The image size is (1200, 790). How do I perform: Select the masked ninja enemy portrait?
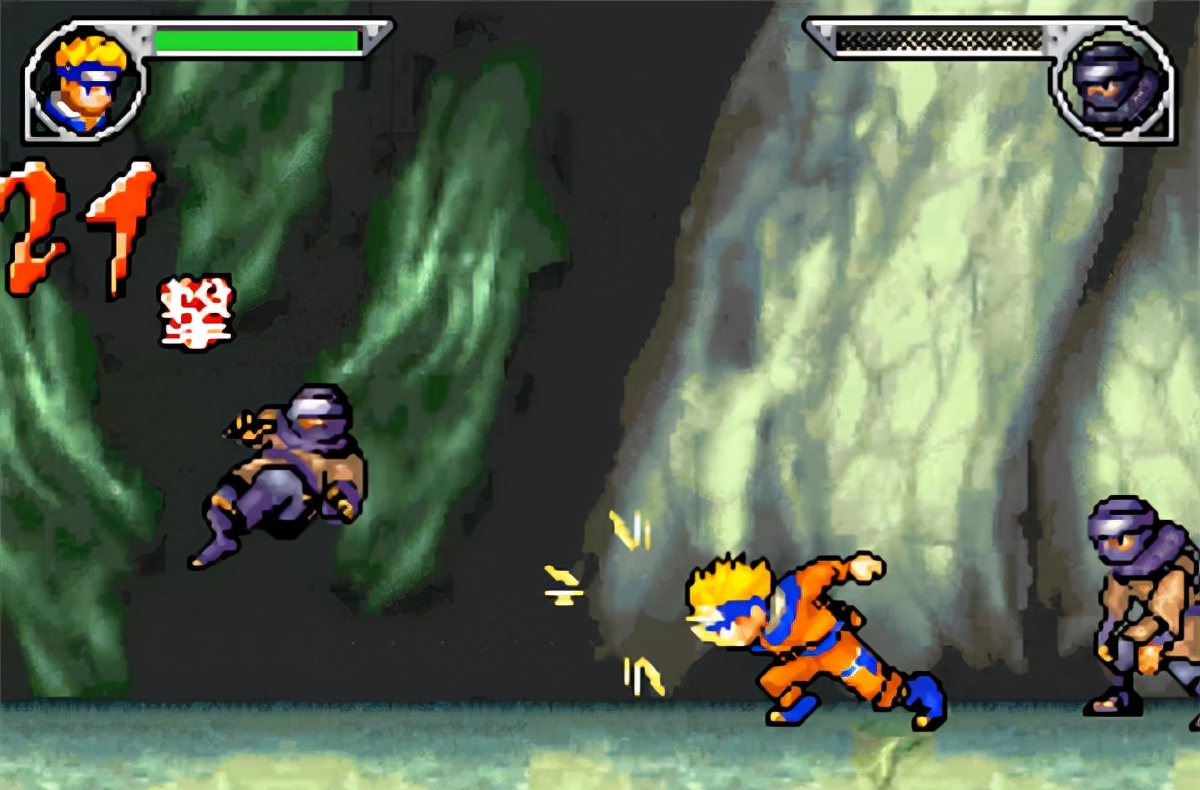[1112, 84]
